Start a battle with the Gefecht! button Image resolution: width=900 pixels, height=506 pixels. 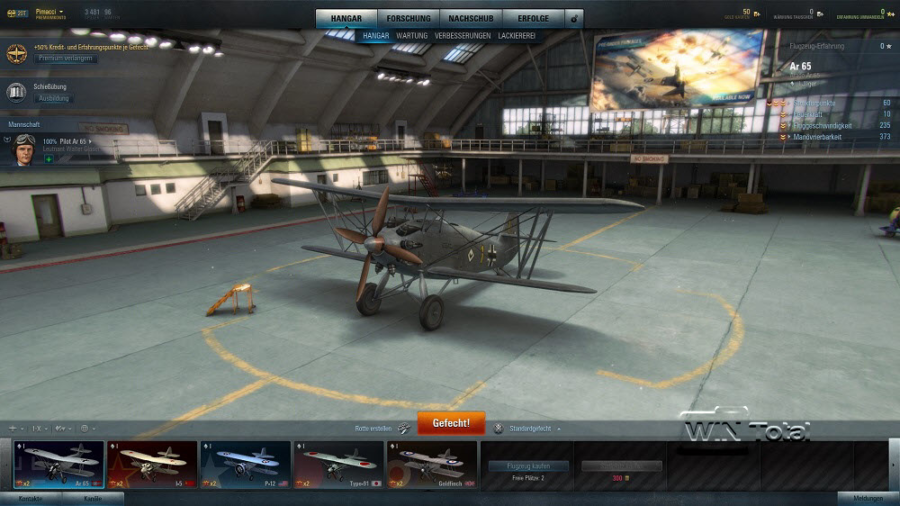click(450, 423)
